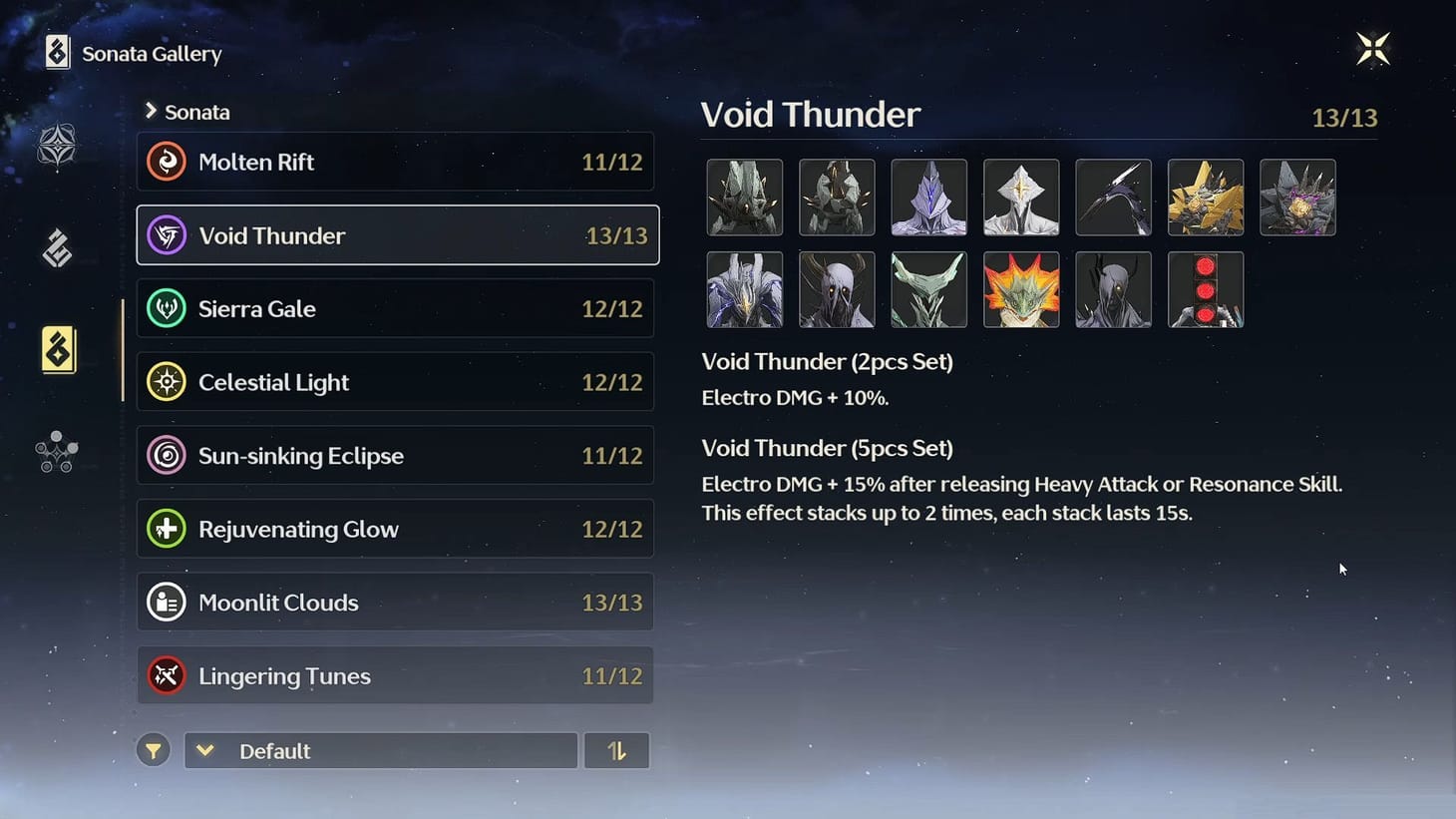Open the filter funnel icon
Viewport: 1456px width, 819px height.
[153, 750]
